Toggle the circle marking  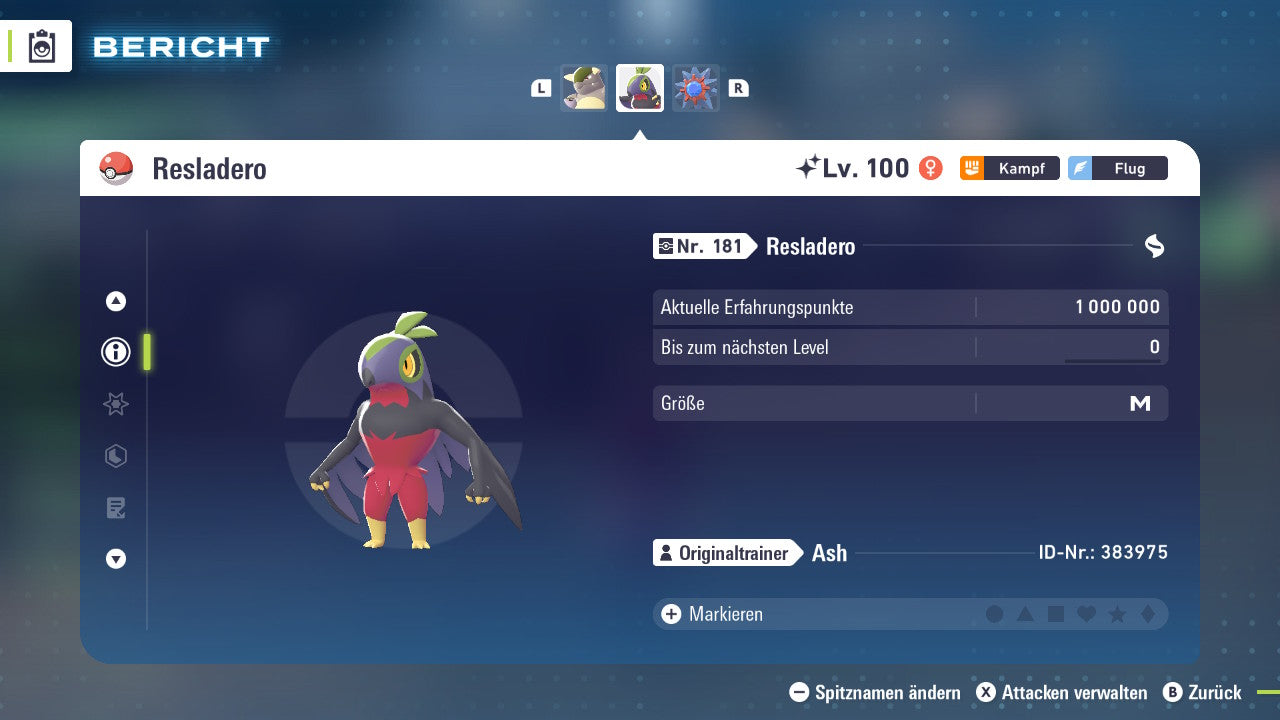point(995,613)
